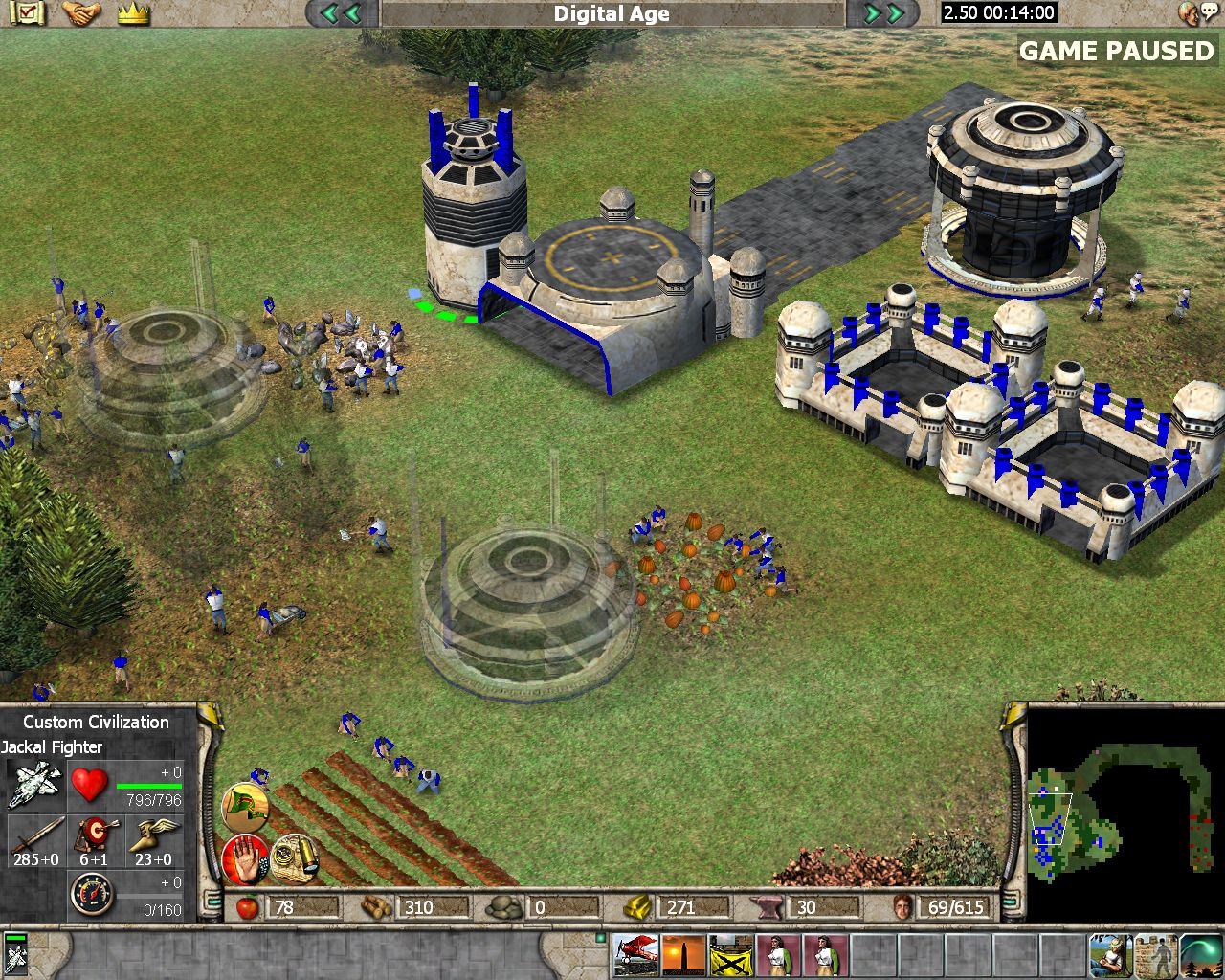Click the golden crown icon
Viewport: 1225px width, 980px height.
[134, 13]
